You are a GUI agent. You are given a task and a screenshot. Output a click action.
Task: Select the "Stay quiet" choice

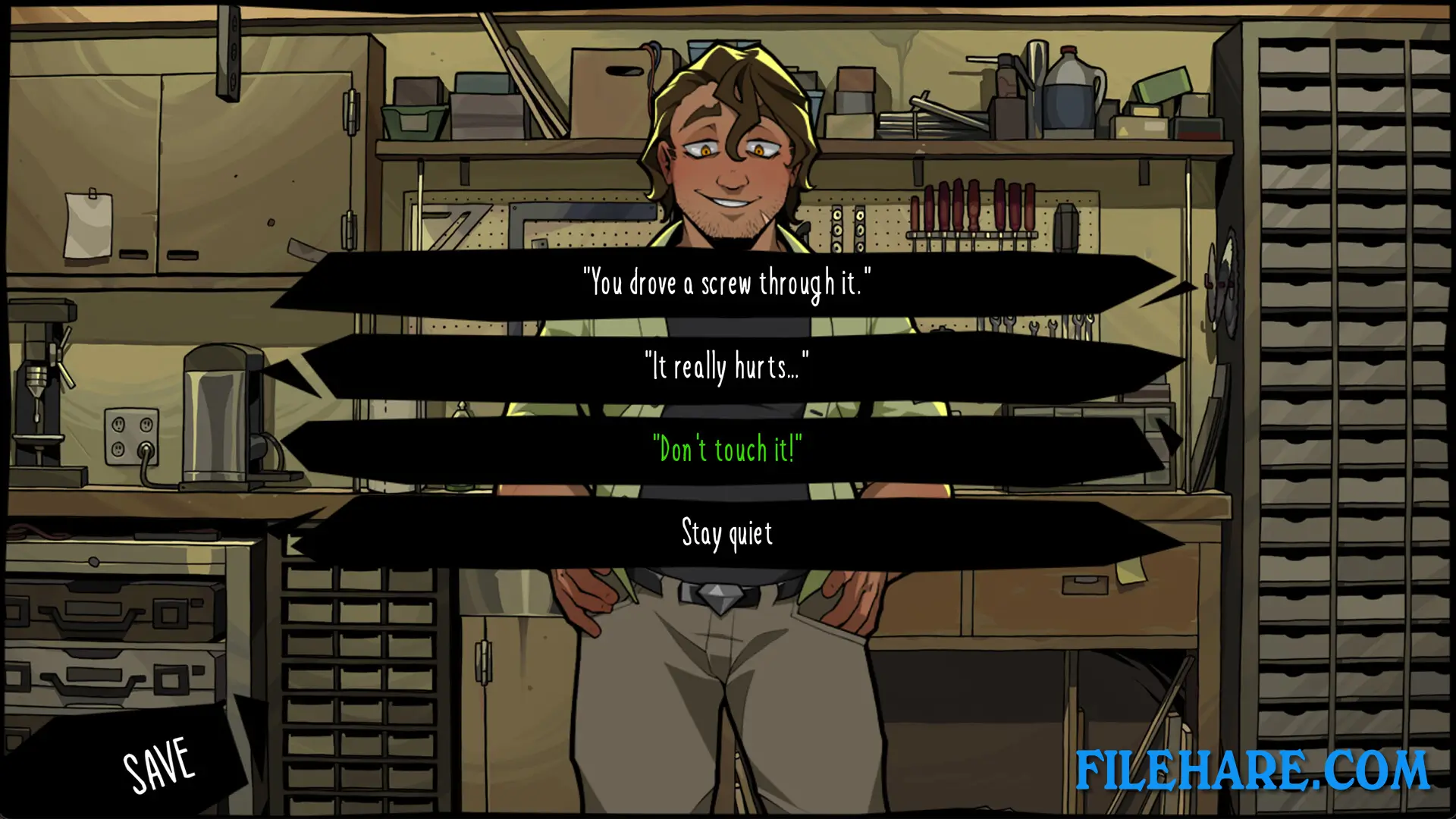point(726,532)
